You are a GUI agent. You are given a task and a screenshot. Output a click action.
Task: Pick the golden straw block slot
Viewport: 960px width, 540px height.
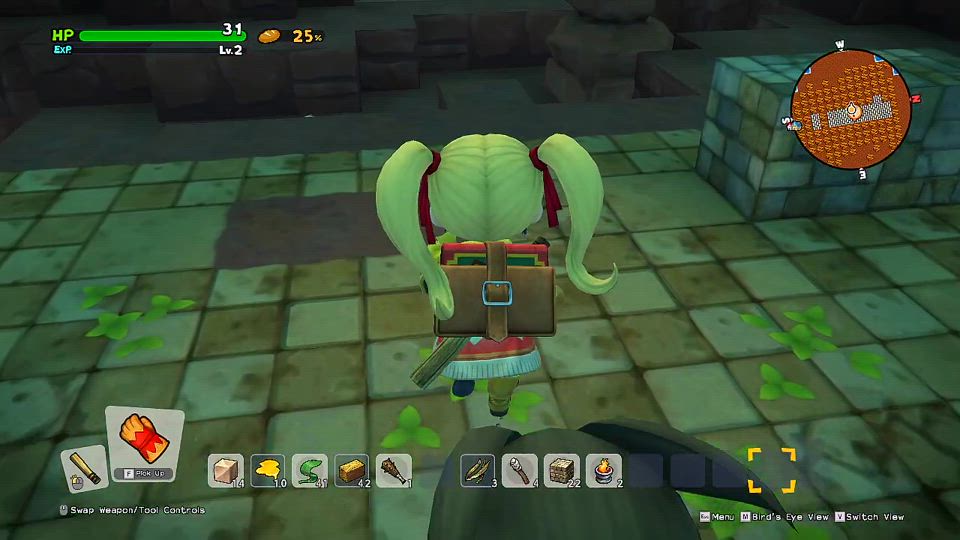click(352, 470)
